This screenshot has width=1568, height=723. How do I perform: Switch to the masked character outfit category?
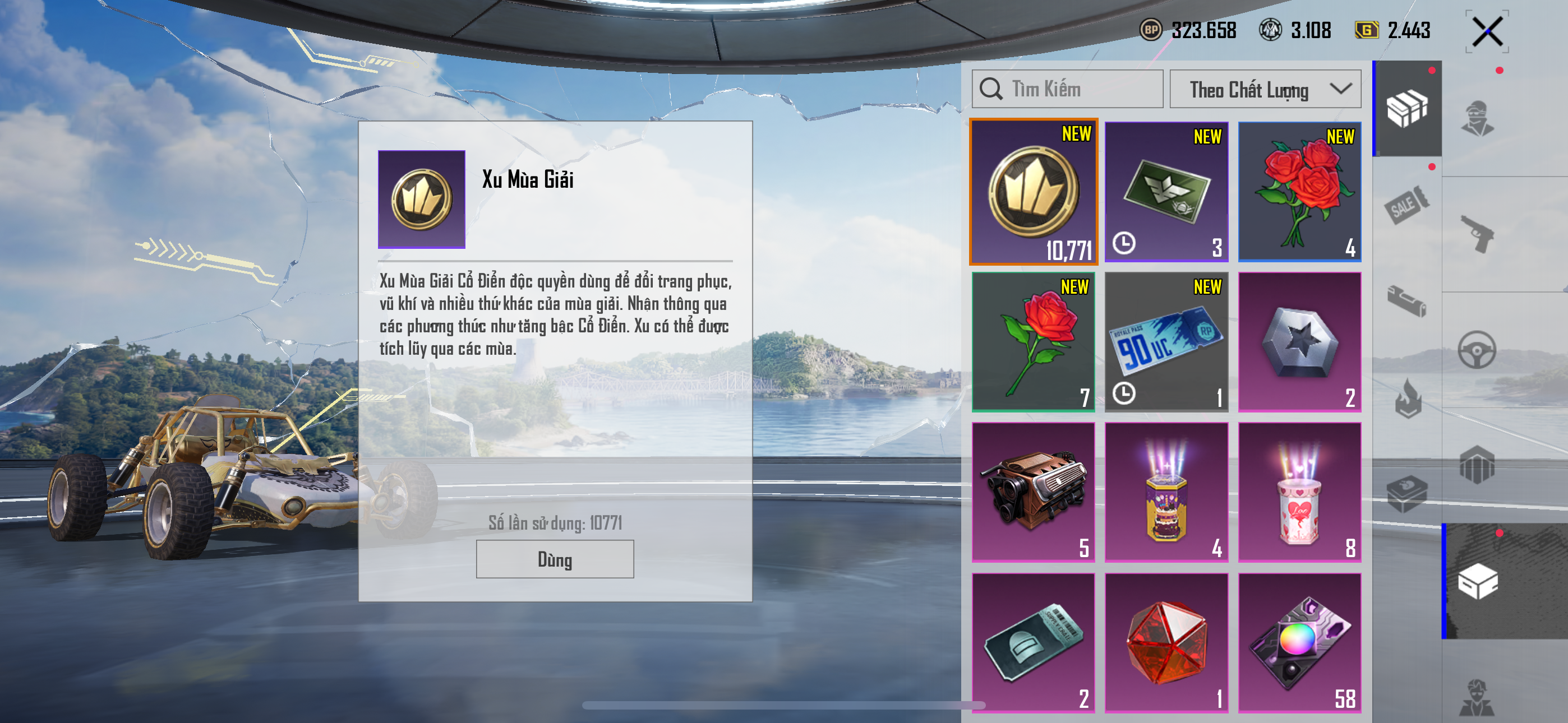[x=1478, y=118]
